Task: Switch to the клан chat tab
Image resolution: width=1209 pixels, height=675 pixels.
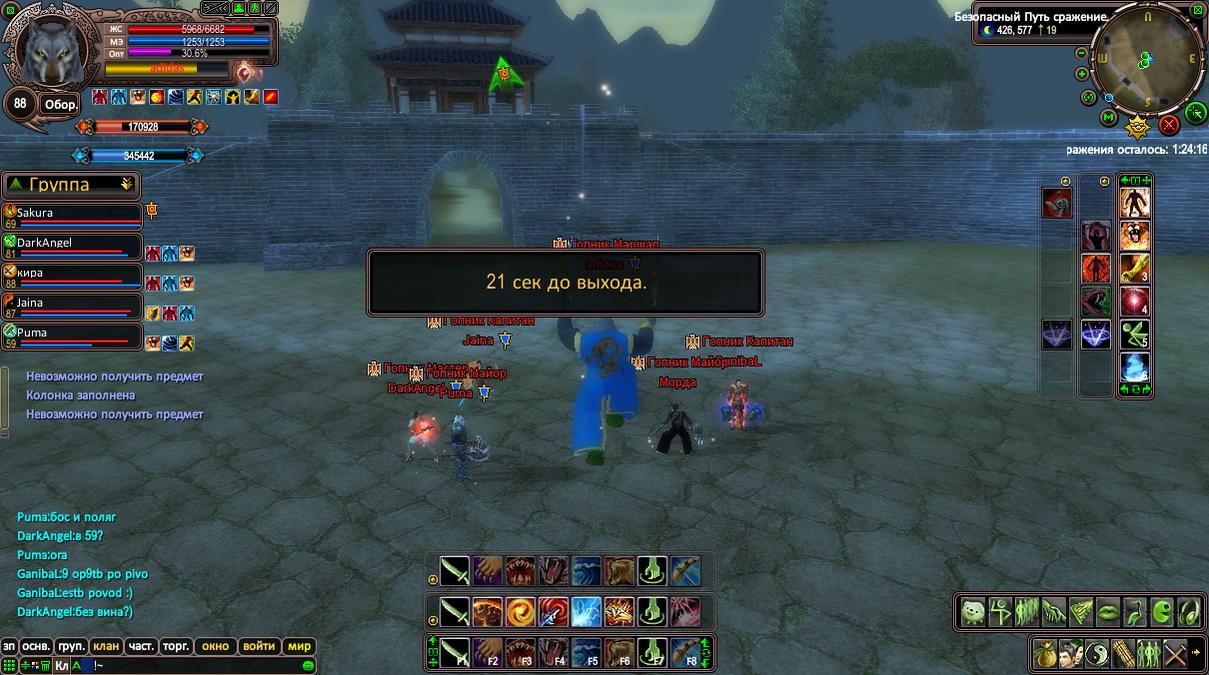Action: 105,646
